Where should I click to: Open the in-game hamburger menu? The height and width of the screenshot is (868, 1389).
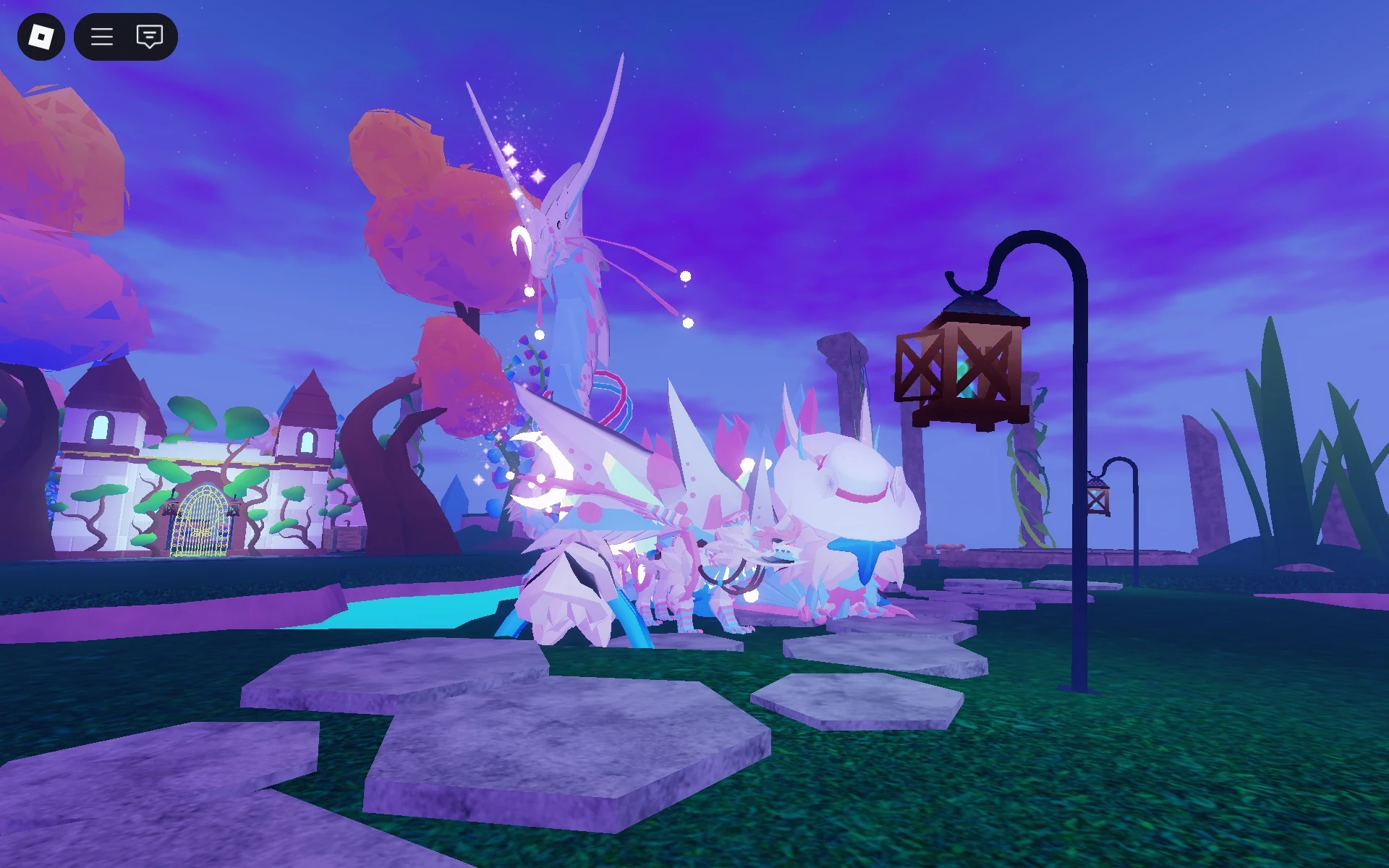(x=102, y=37)
